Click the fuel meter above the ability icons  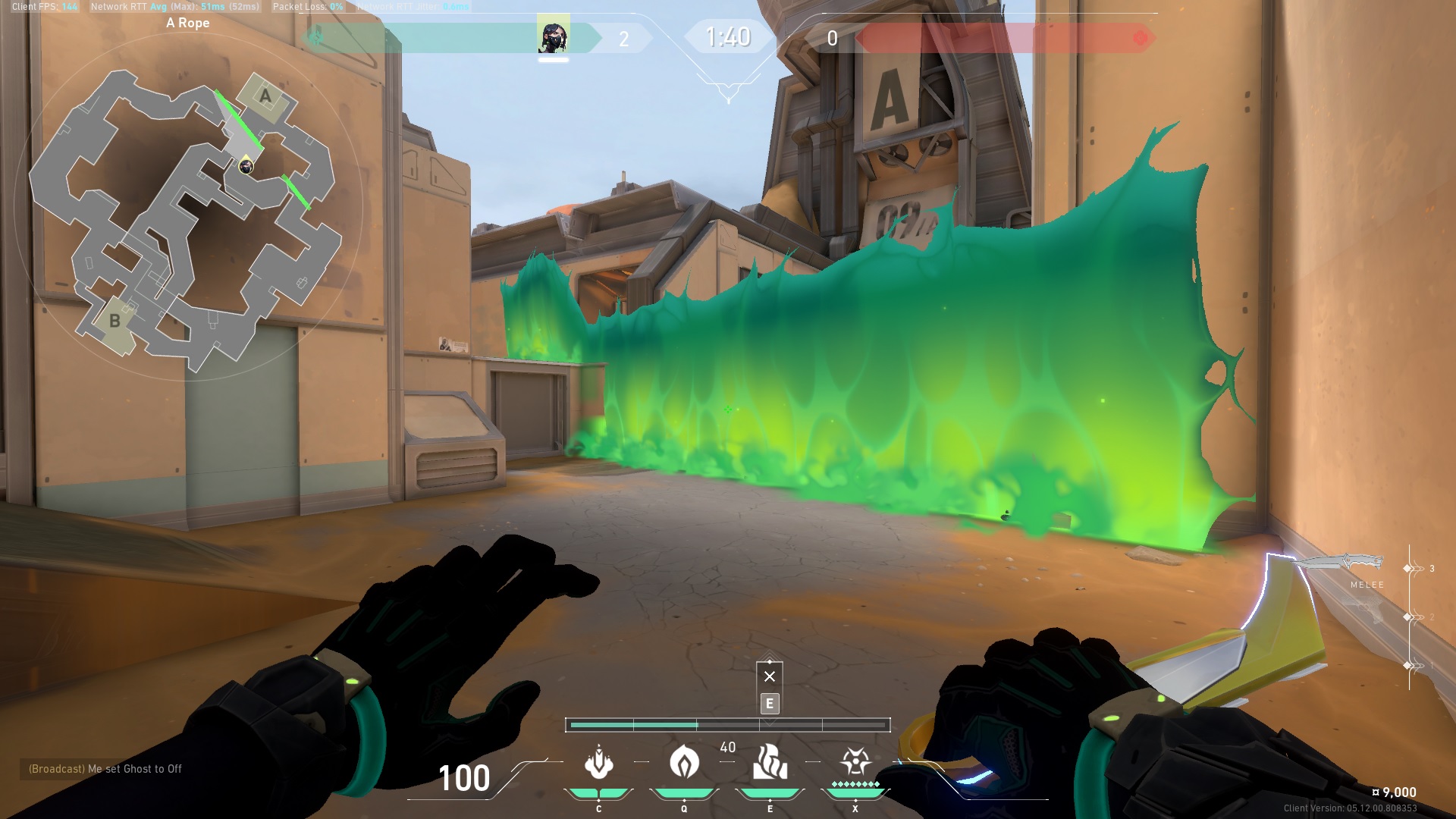point(728,725)
